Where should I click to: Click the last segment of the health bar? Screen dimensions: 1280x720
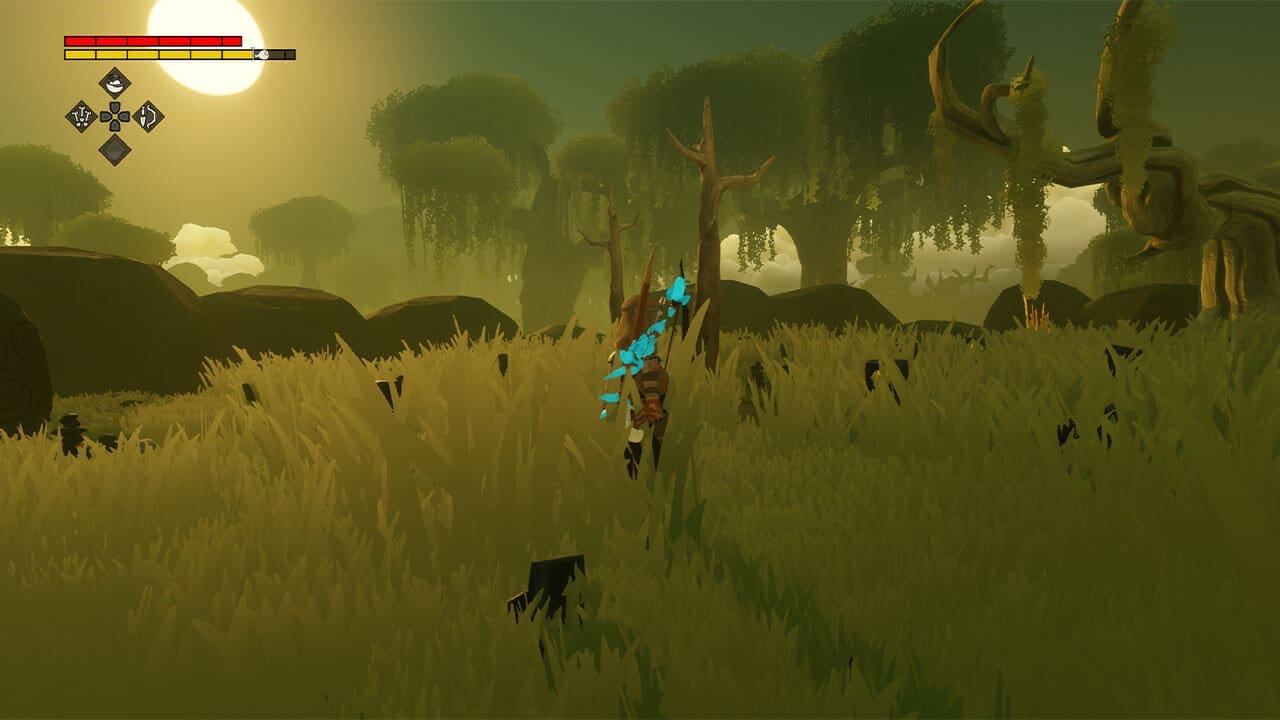231,41
